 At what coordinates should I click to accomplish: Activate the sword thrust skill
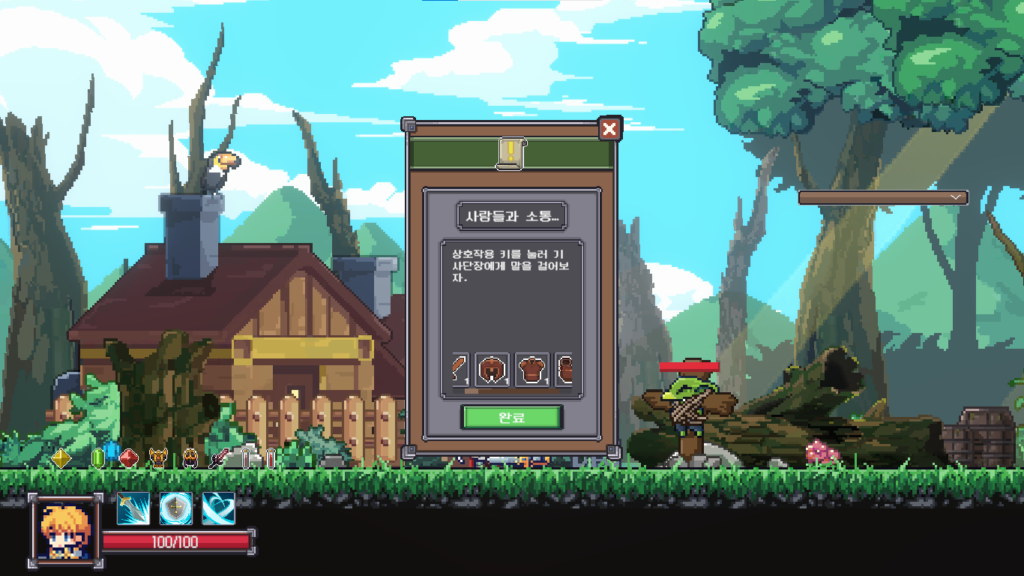point(133,508)
